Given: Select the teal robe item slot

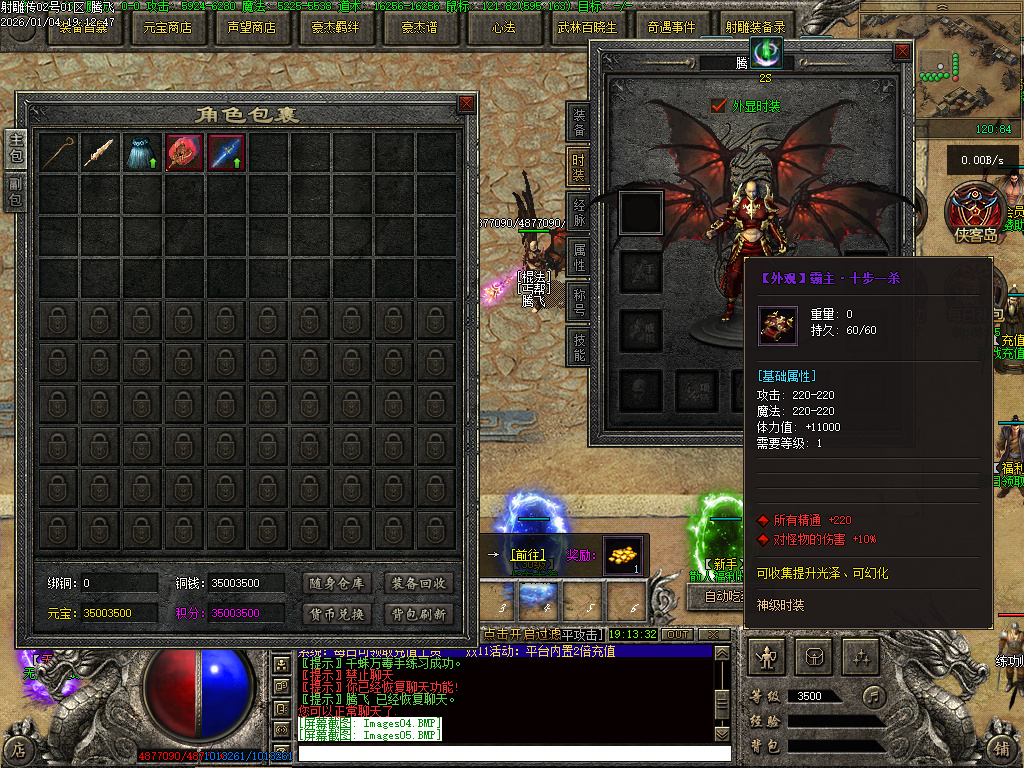Looking at the screenshot, I should tap(143, 153).
